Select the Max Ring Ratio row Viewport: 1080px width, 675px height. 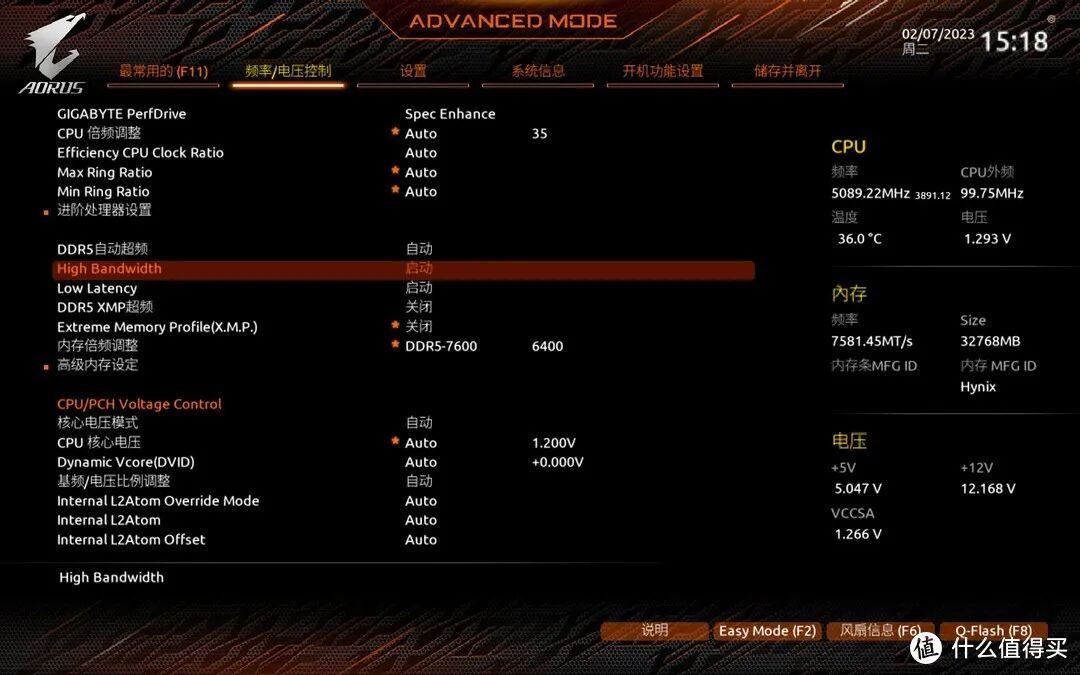(x=105, y=172)
